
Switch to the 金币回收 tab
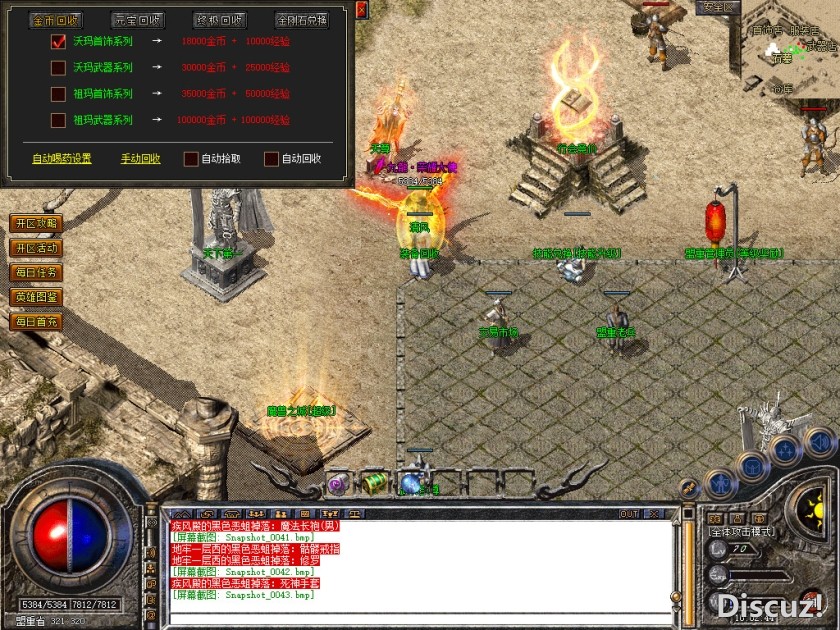click(56, 20)
